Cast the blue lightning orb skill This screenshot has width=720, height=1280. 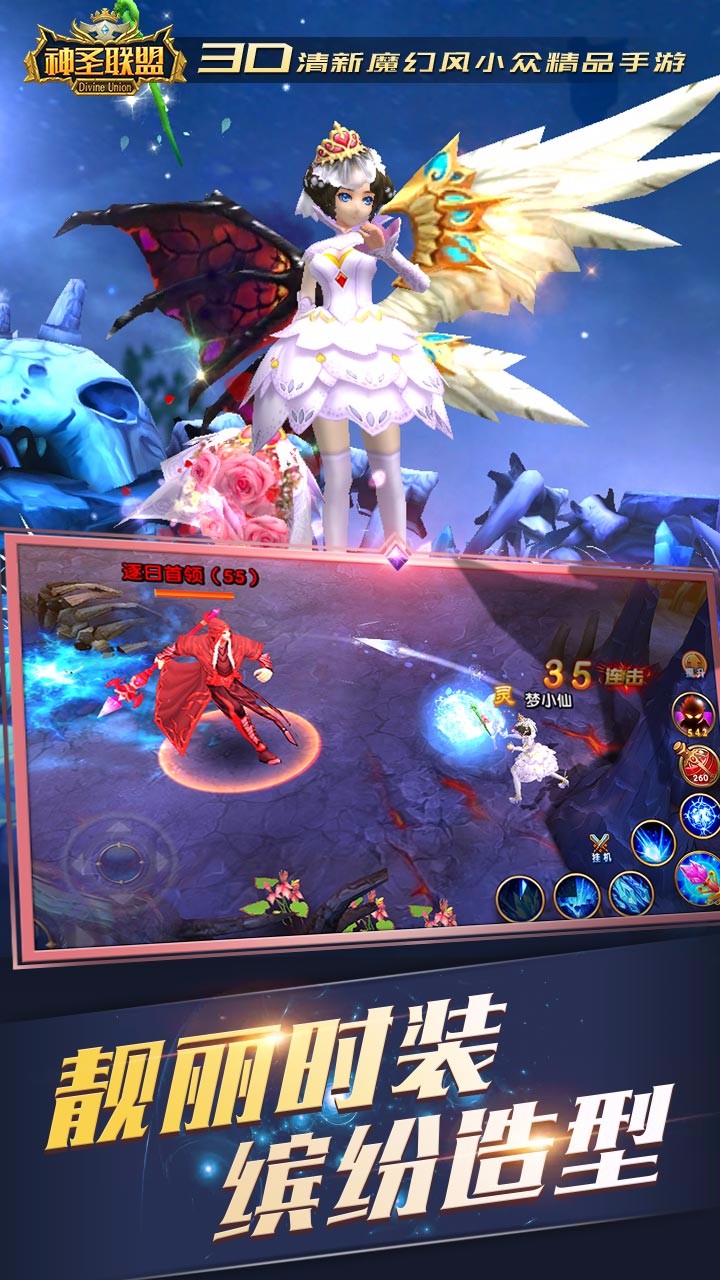click(x=699, y=815)
